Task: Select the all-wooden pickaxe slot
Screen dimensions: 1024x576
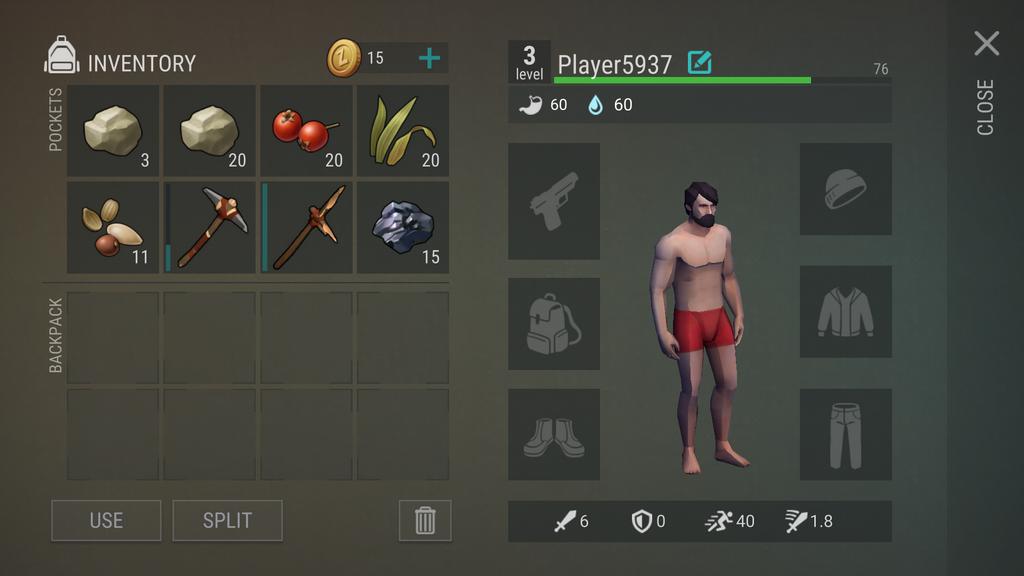Action: pos(306,228)
